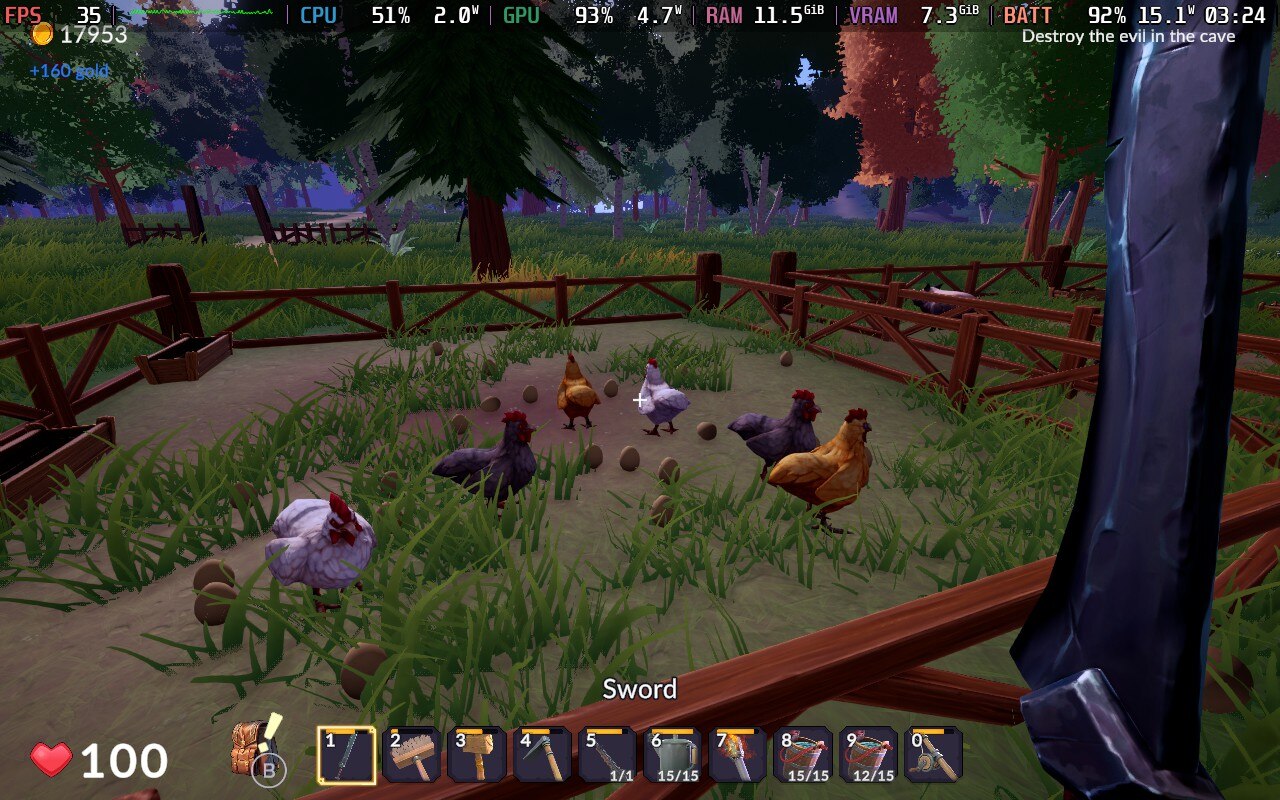Choose the water bucket showing 15/15 in slot 8

tap(804, 755)
